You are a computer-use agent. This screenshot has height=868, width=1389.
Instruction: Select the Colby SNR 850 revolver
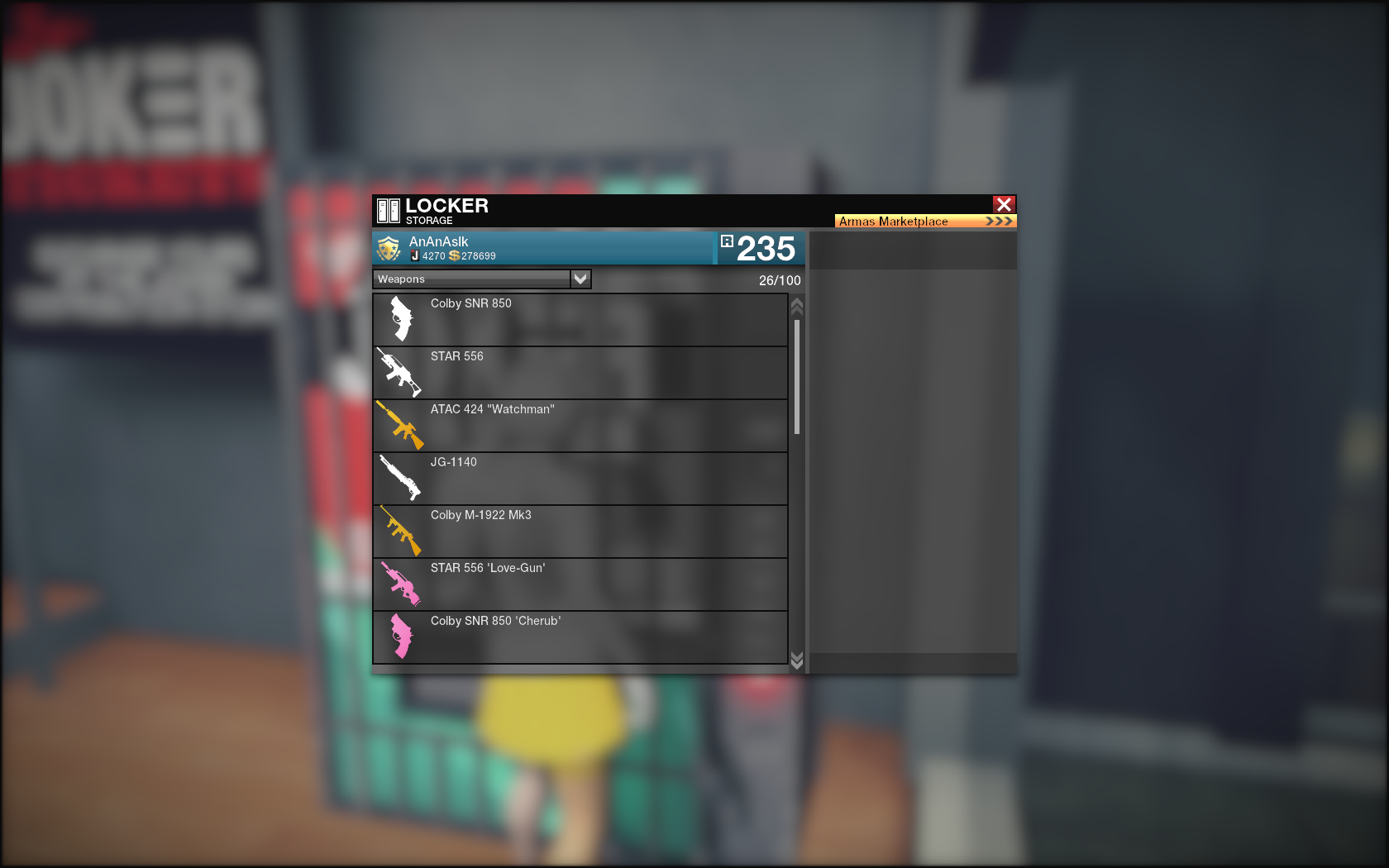[x=580, y=320]
